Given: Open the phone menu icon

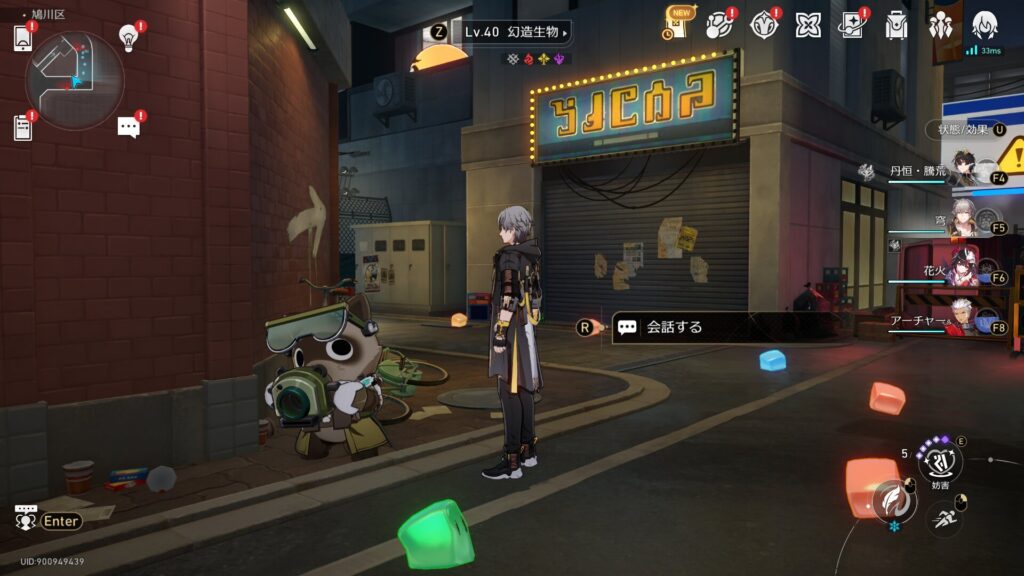Looking at the screenshot, I should pyautogui.click(x=23, y=38).
